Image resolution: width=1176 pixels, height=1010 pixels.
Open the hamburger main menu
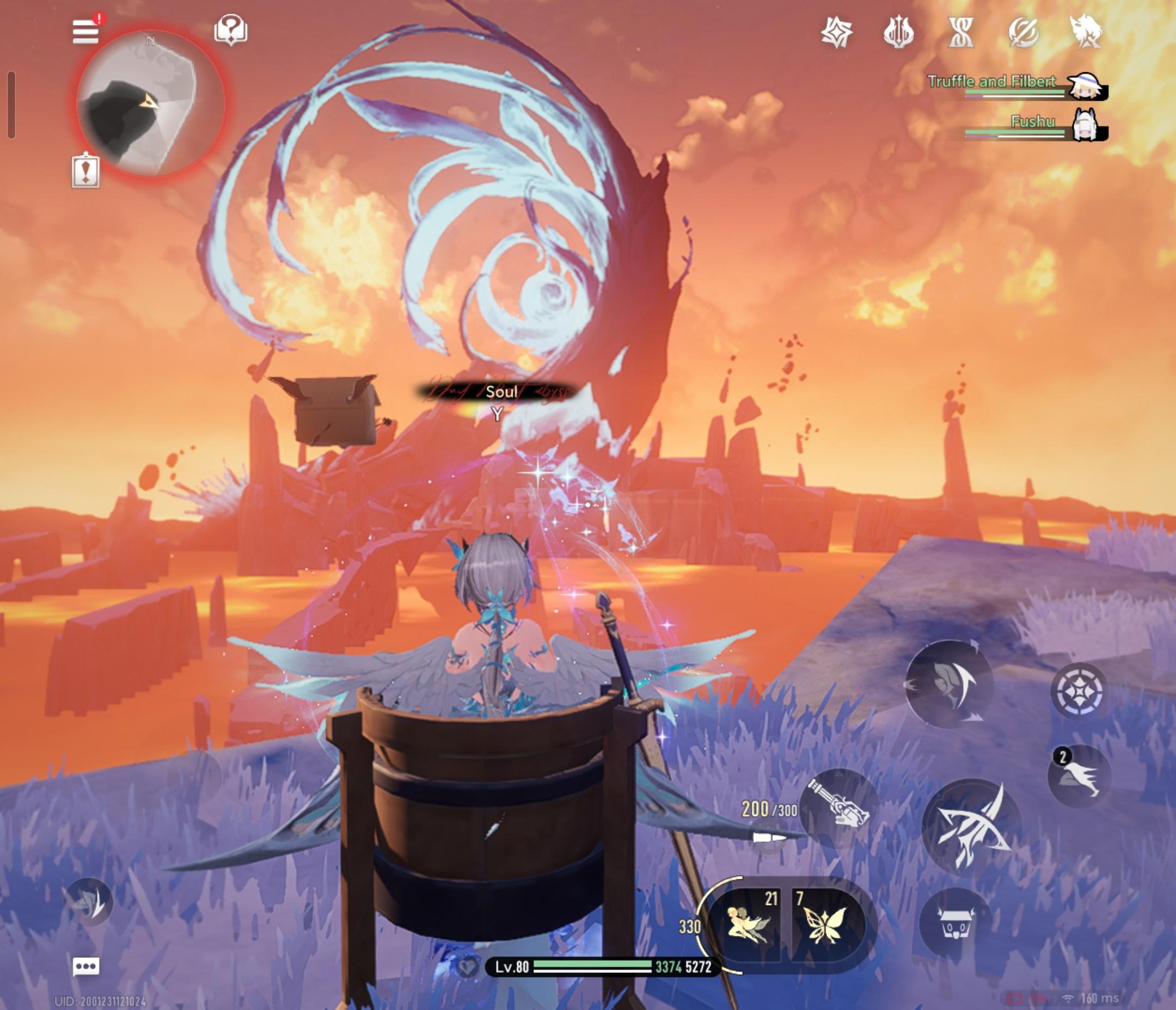tap(85, 31)
